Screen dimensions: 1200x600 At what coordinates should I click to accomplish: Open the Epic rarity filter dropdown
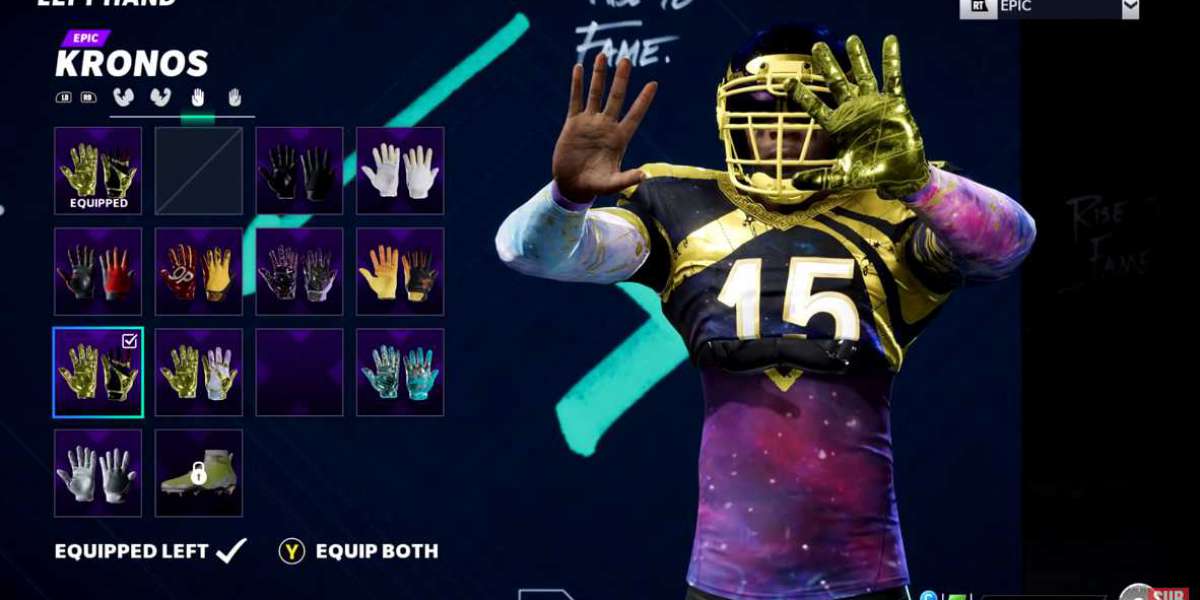click(1130, 7)
